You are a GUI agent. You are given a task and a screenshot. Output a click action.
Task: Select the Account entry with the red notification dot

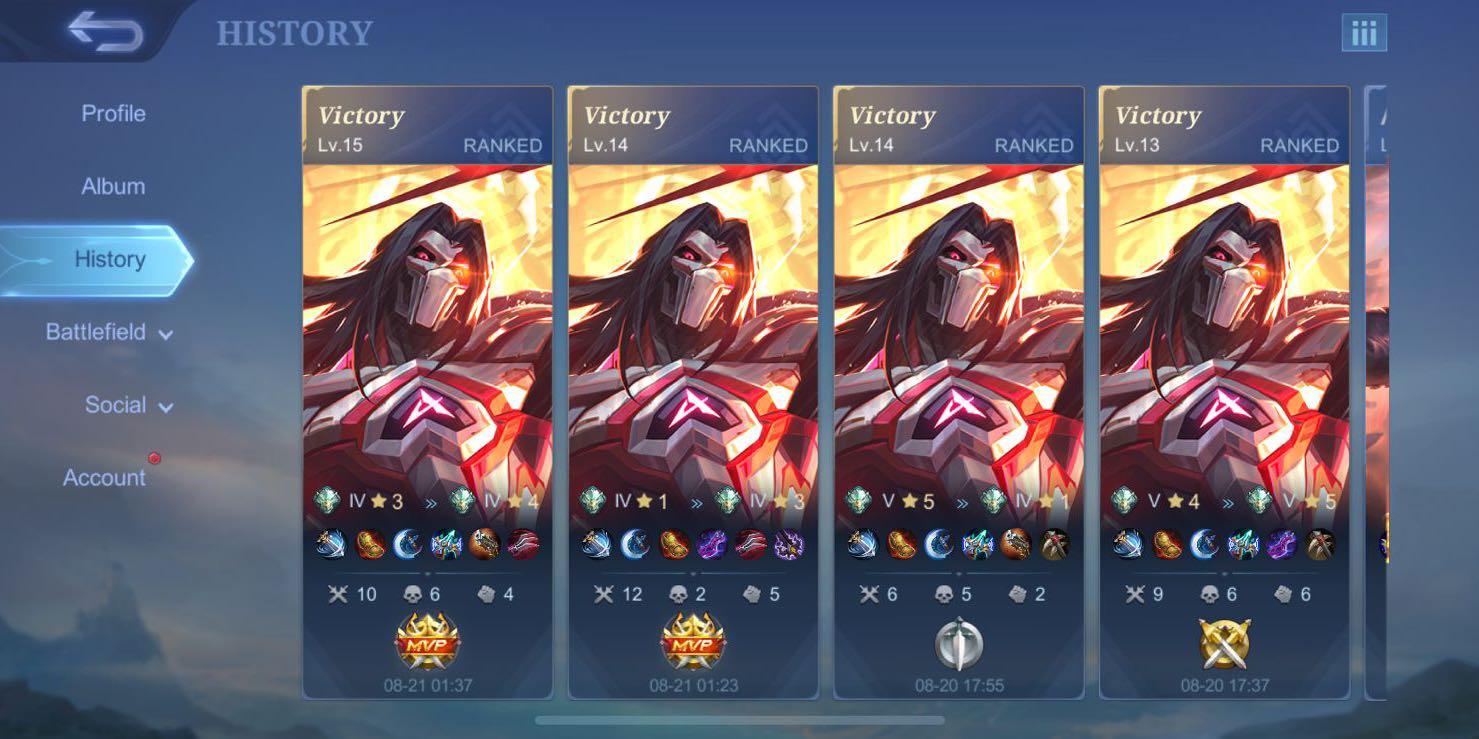pyautogui.click(x=104, y=477)
